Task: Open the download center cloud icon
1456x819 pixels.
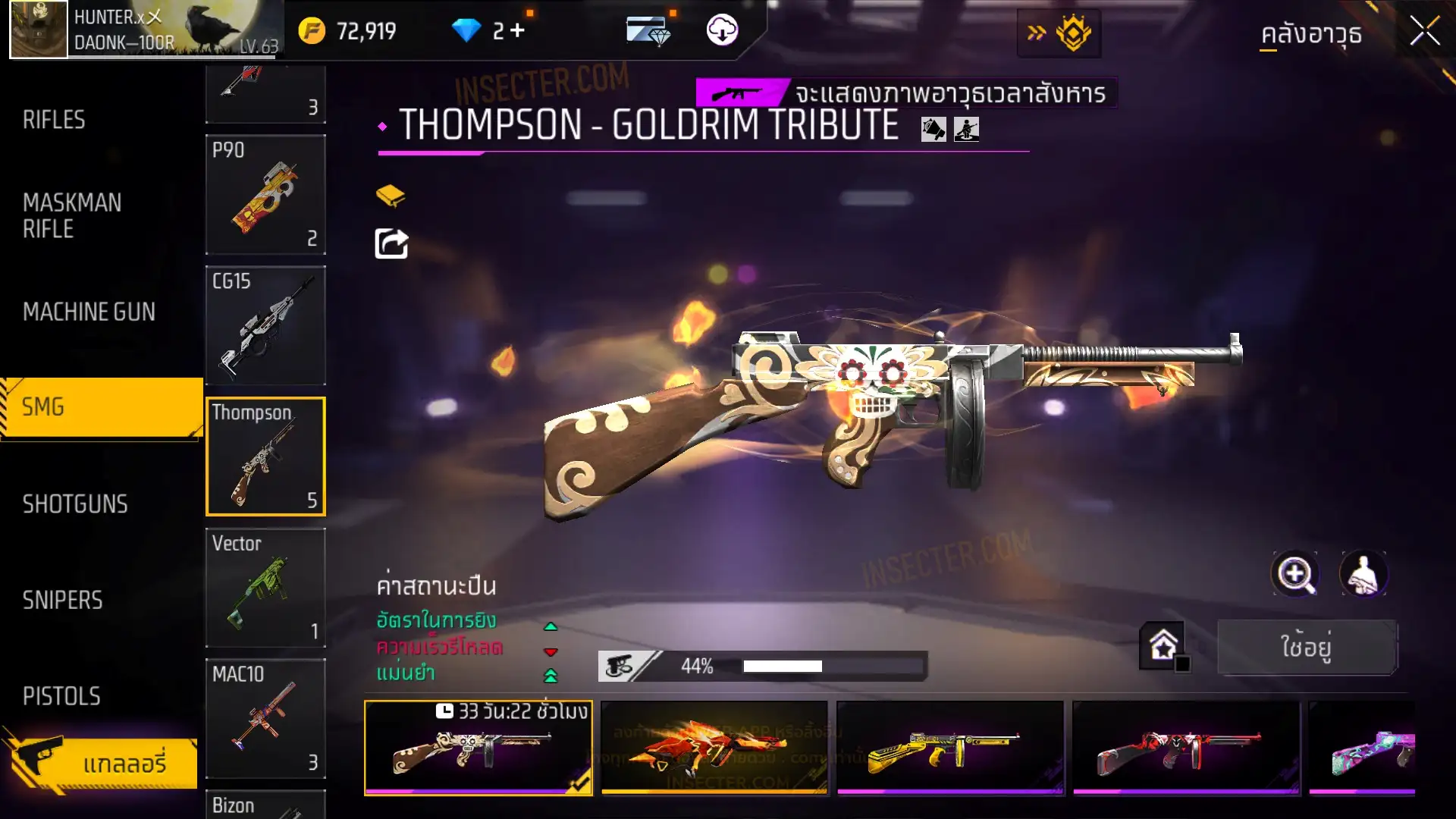Action: [722, 30]
